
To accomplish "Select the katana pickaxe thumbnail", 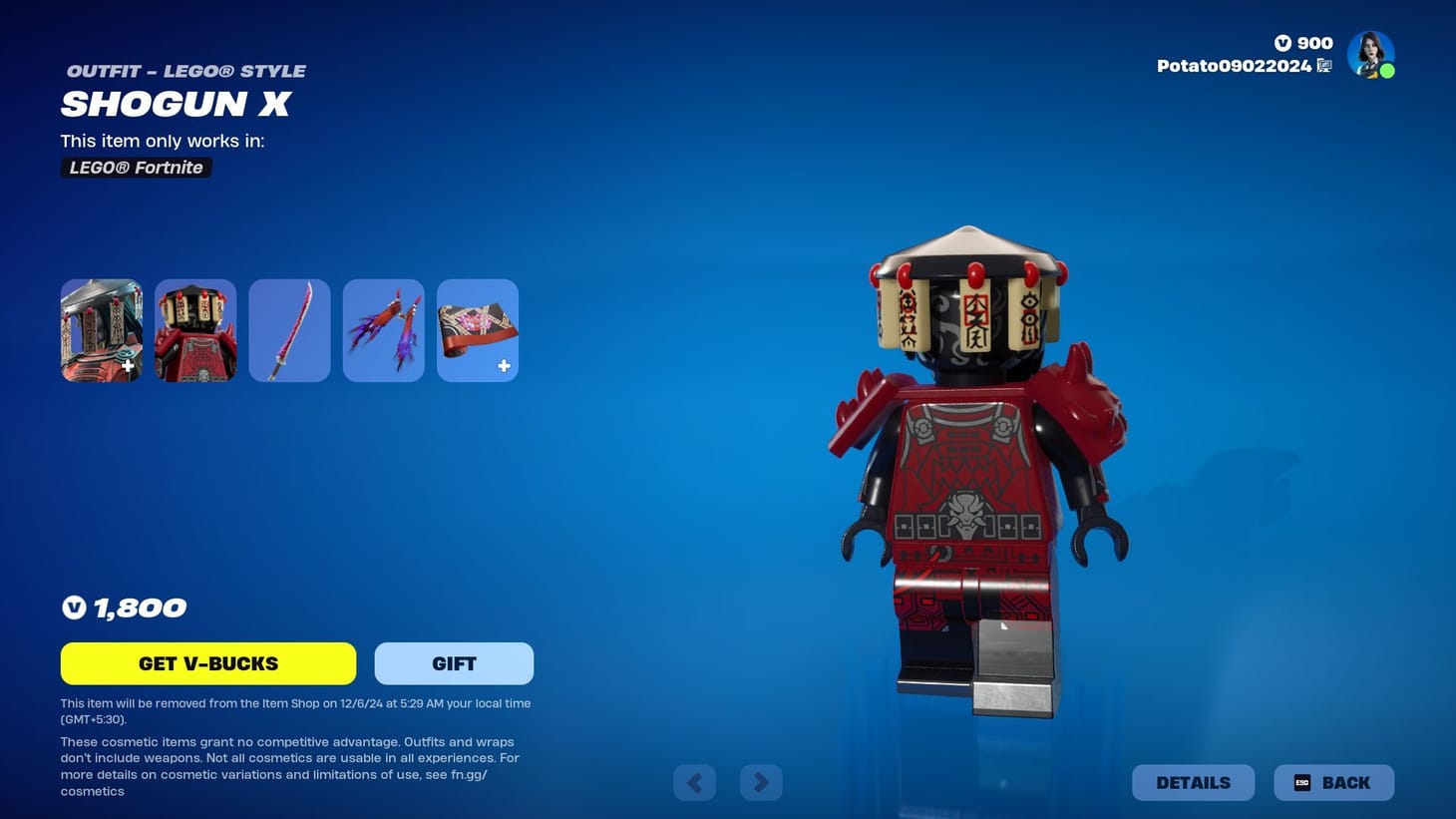I will pos(288,329).
